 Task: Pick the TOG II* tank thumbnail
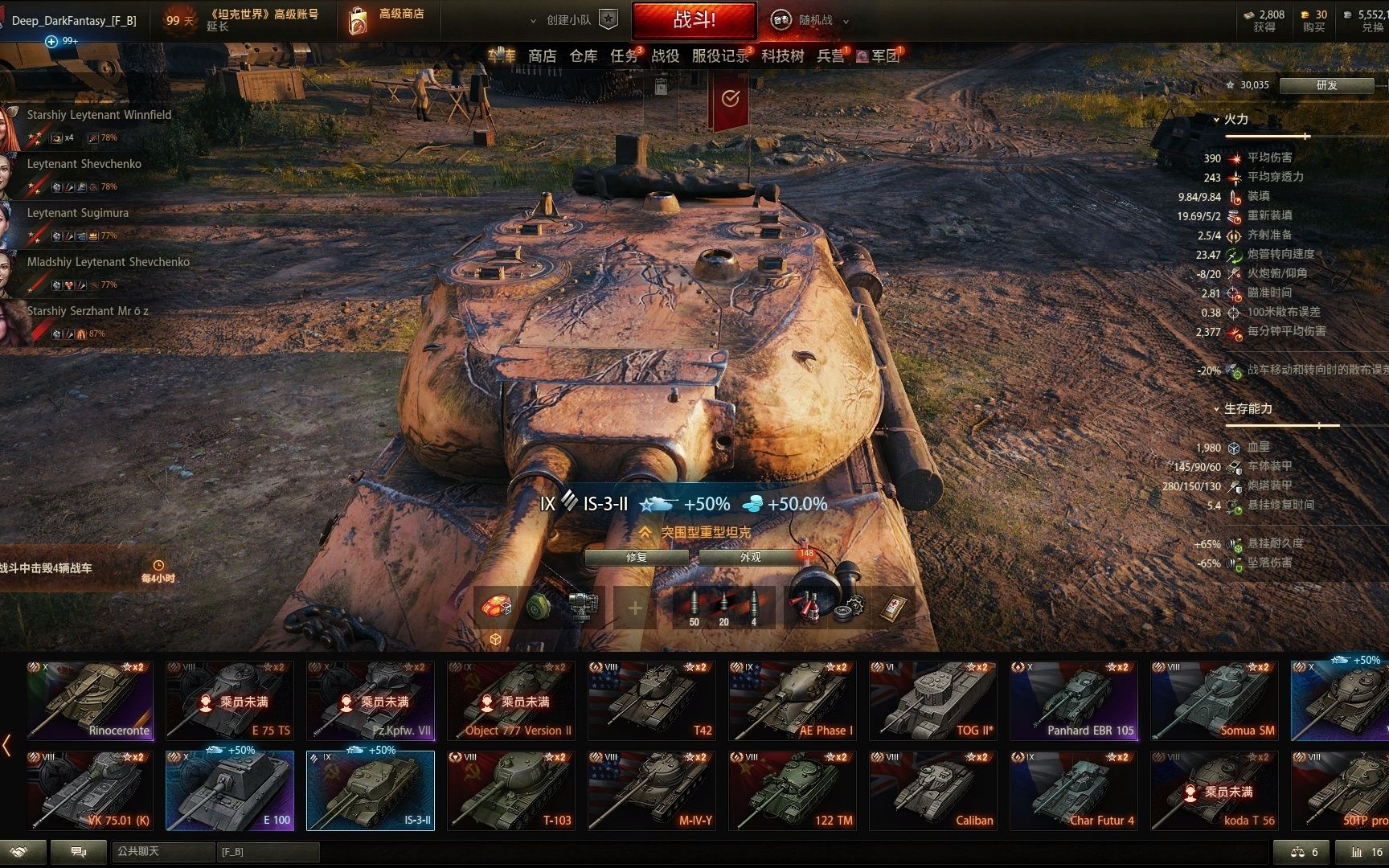click(x=933, y=701)
